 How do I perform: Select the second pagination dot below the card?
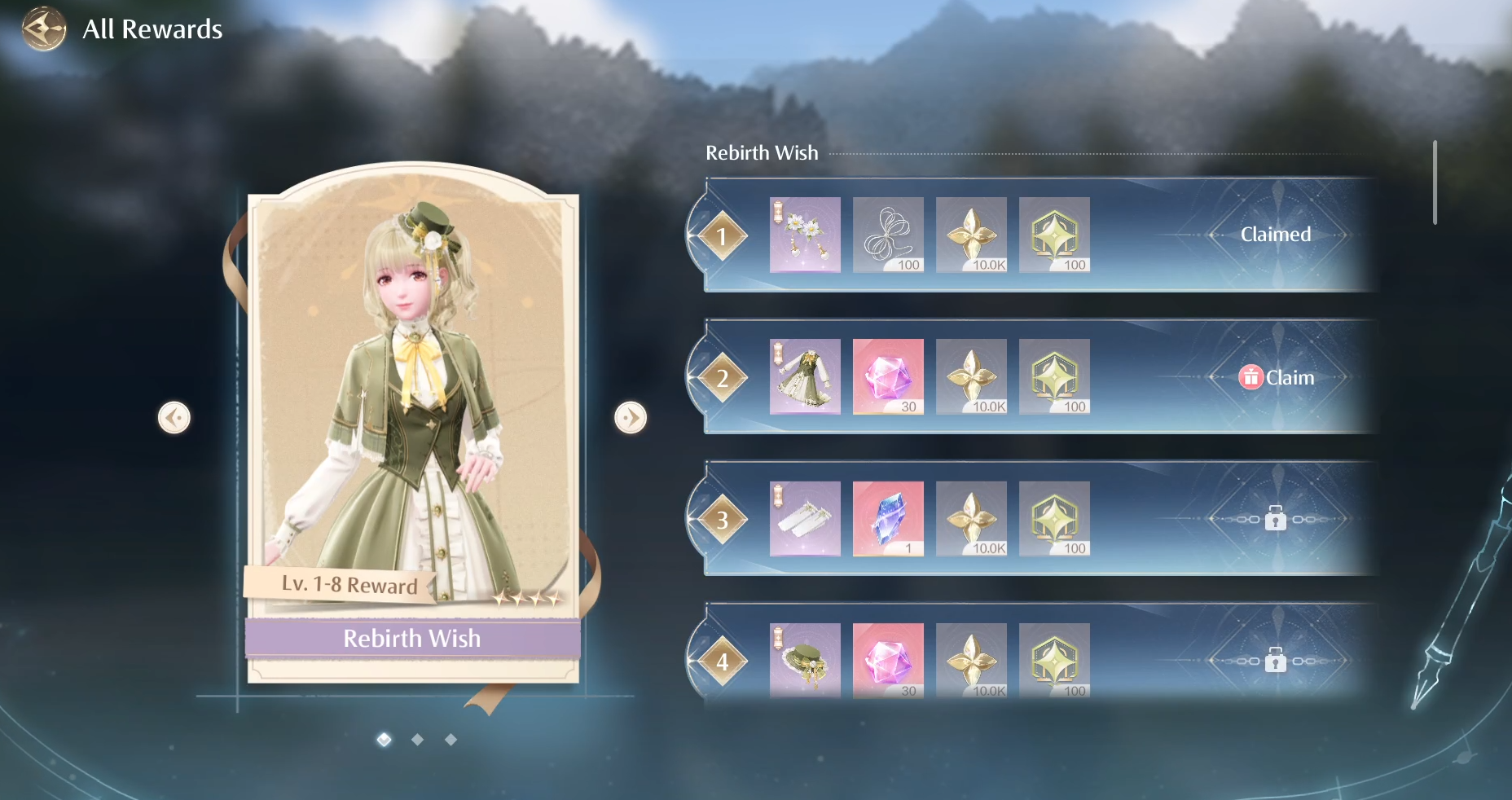coord(417,740)
